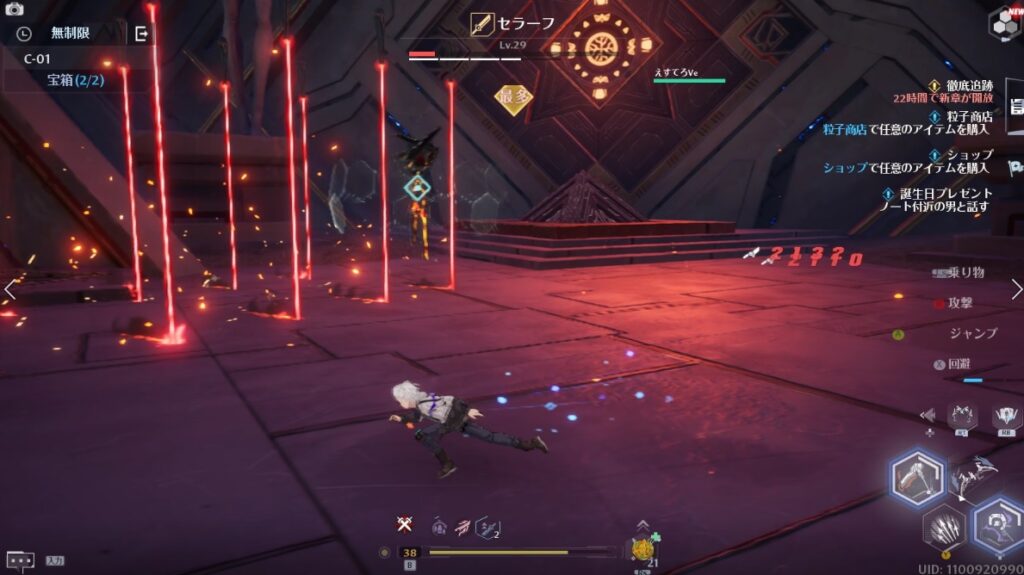The width and height of the screenshot is (1024, 575).
Task: Activate the claw slash skill icon
Action: coord(940,526)
